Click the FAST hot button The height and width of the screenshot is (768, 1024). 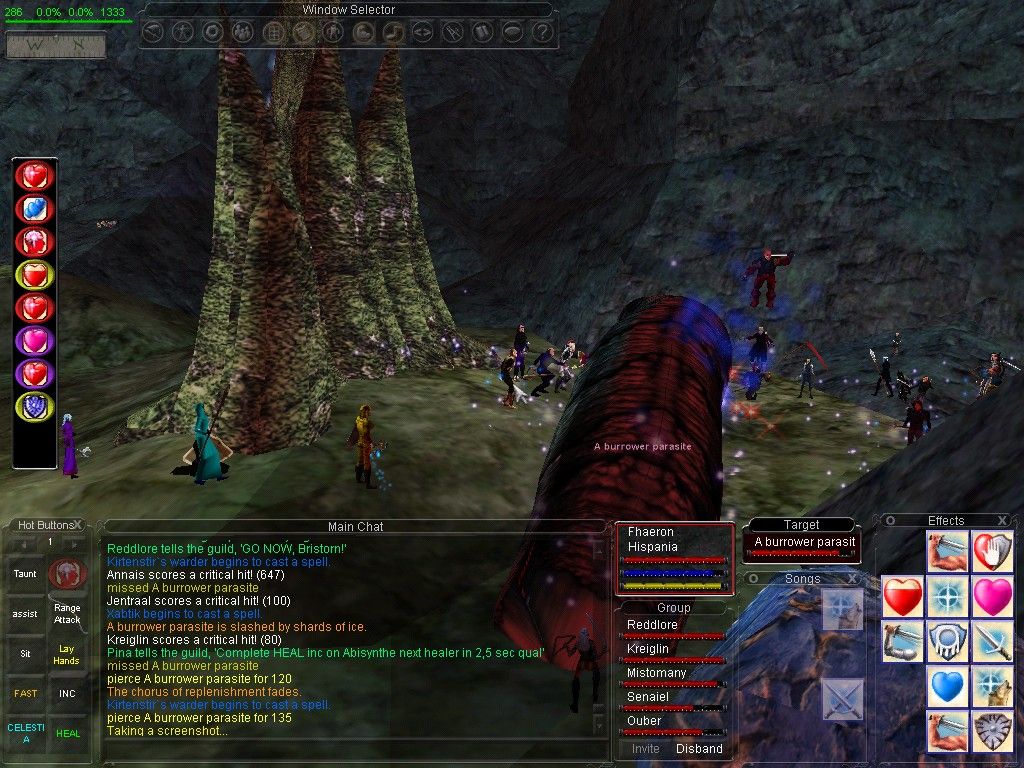tap(24, 693)
